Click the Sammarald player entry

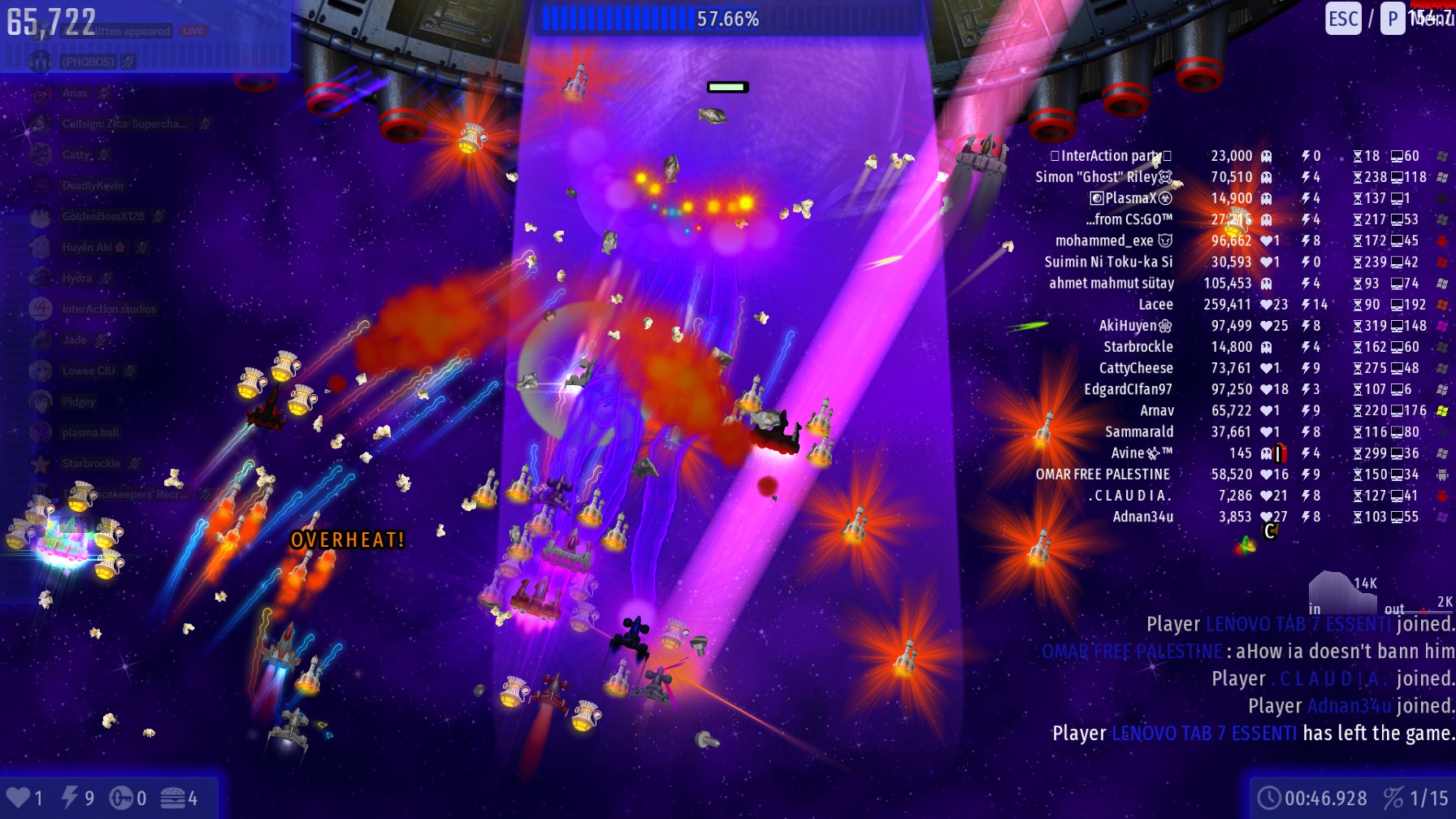coord(1138,431)
